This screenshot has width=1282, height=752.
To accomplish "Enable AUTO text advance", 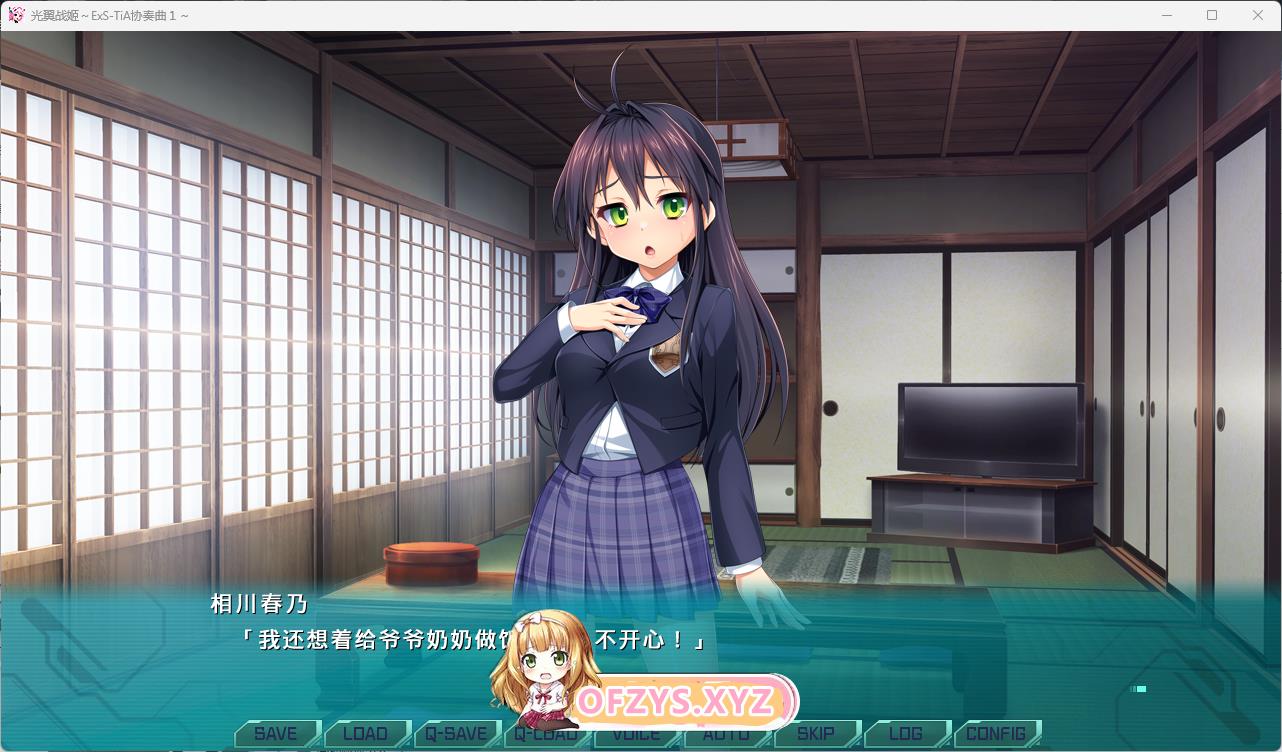I will click(x=728, y=736).
